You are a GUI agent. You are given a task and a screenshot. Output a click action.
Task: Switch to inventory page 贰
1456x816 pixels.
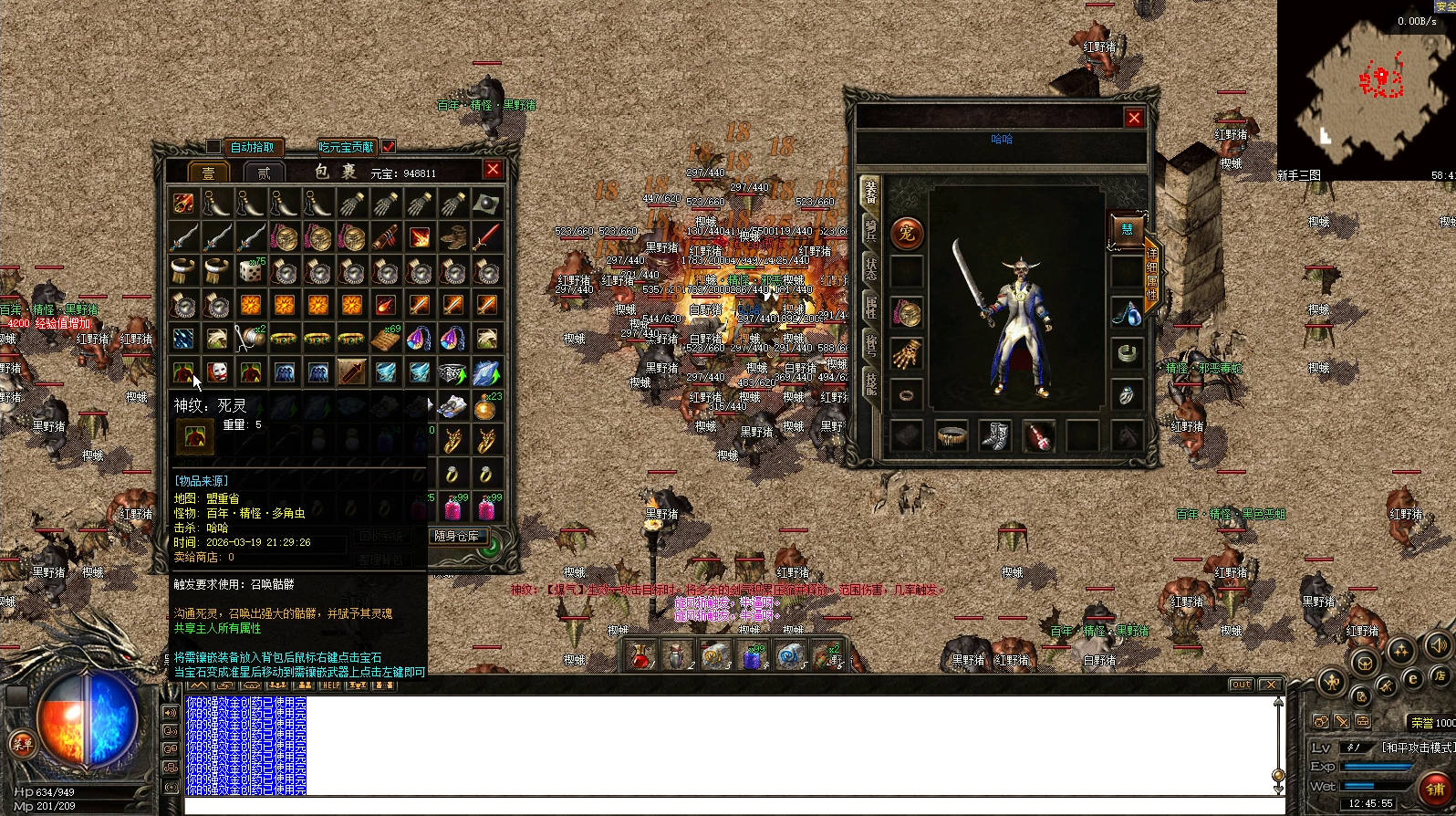[265, 173]
